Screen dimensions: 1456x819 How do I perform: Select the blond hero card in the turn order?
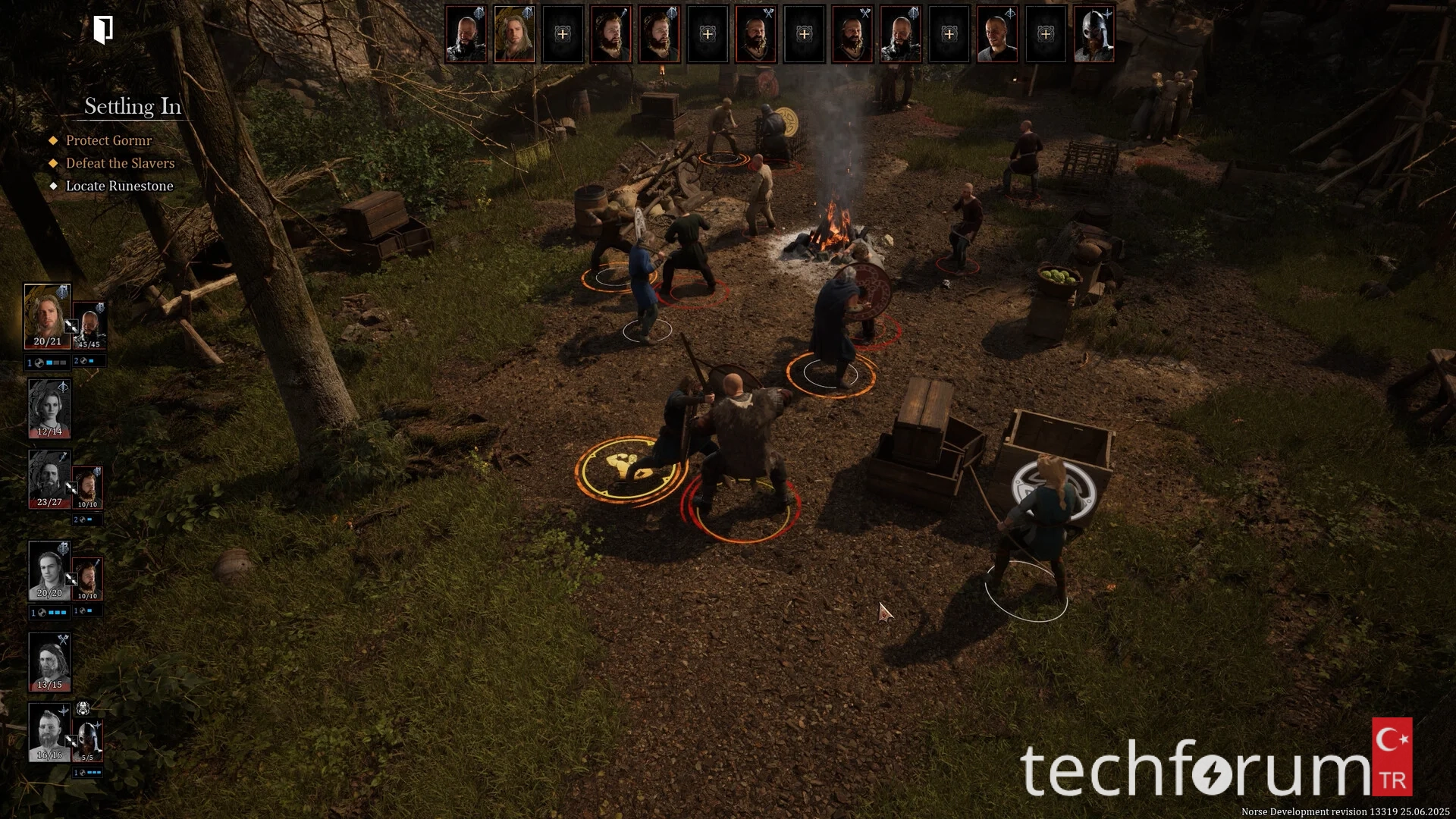click(x=514, y=34)
